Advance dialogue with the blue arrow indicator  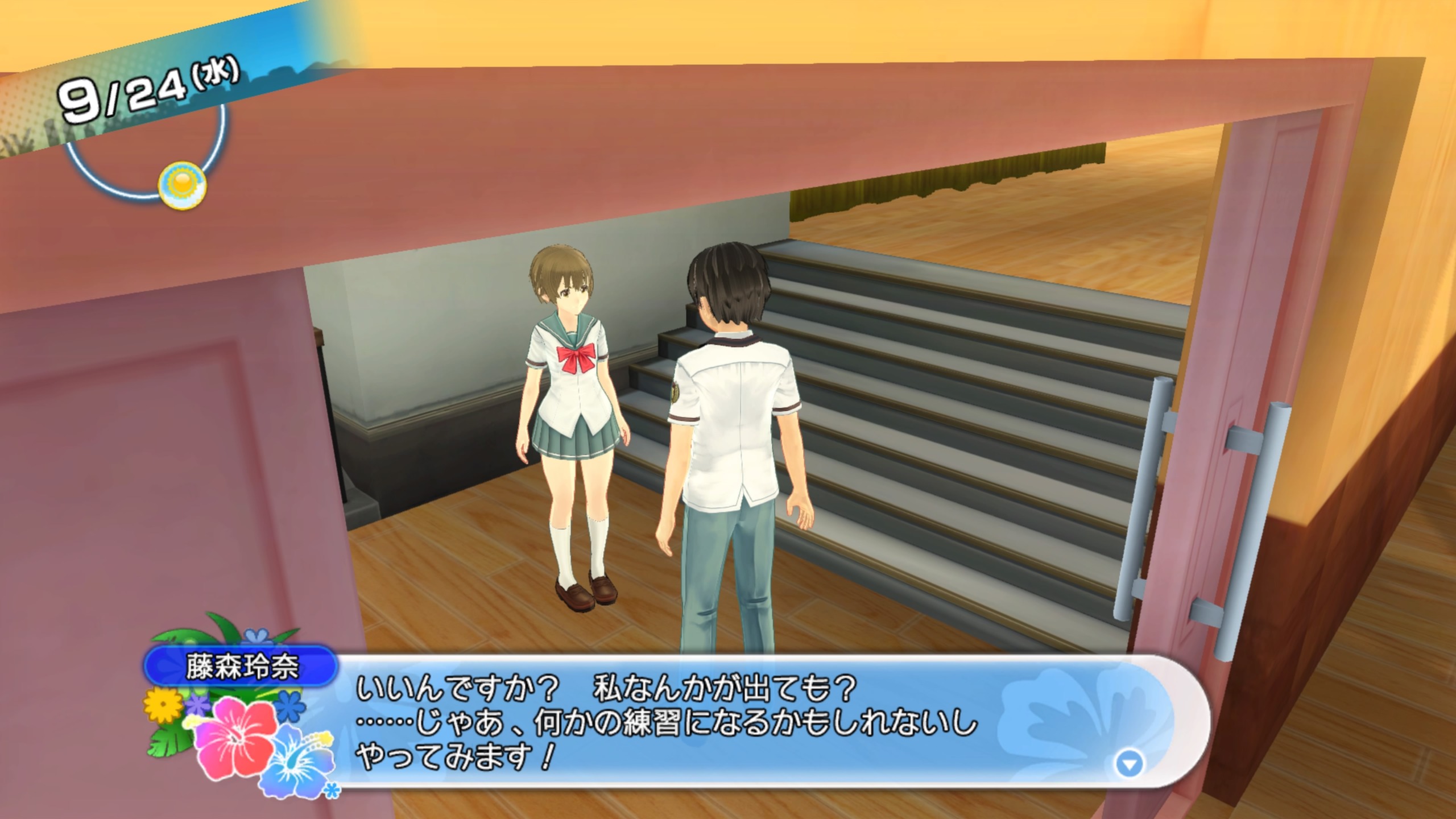click(1129, 764)
